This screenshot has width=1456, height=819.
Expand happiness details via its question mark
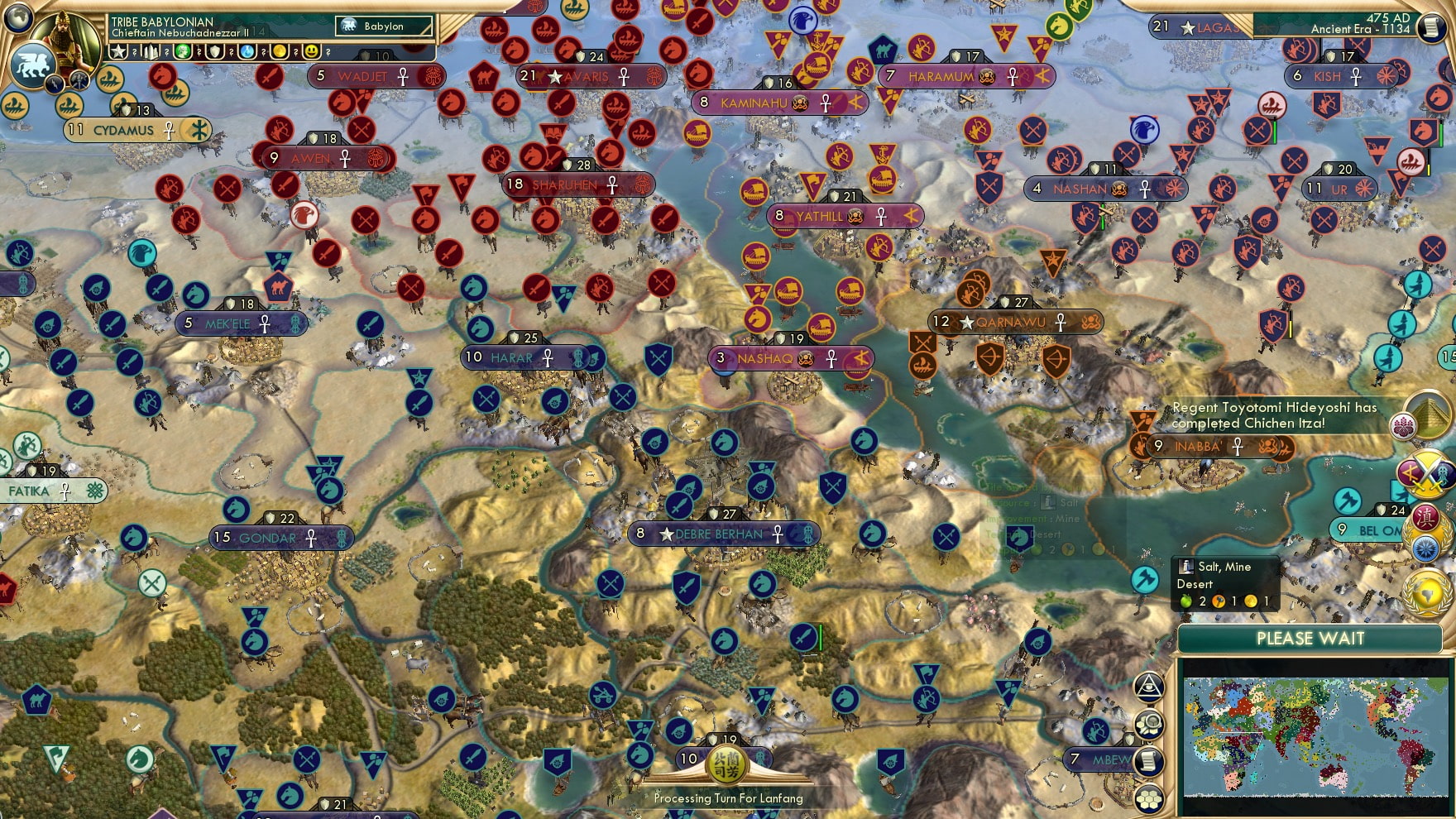pyautogui.click(x=328, y=52)
